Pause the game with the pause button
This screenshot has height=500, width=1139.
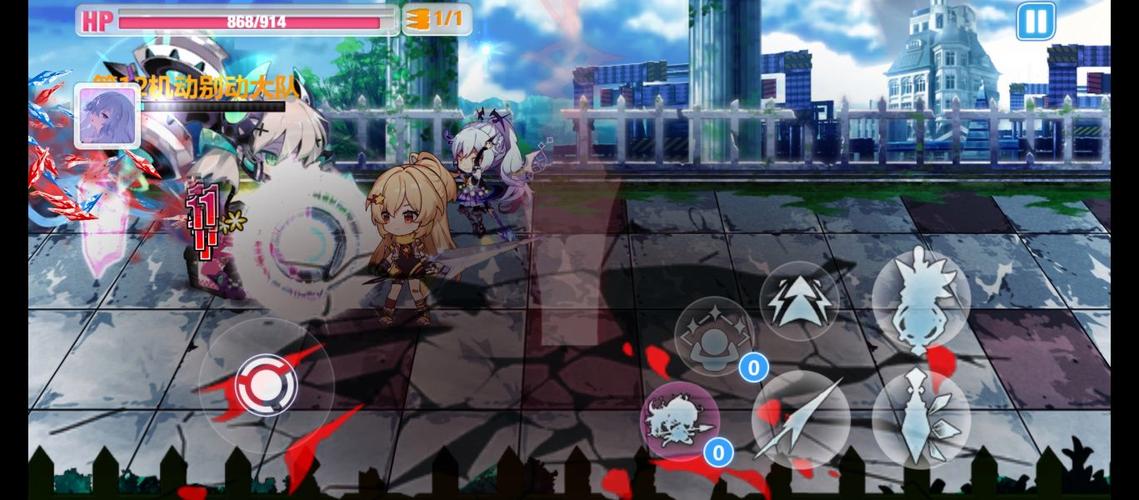(x=1036, y=20)
